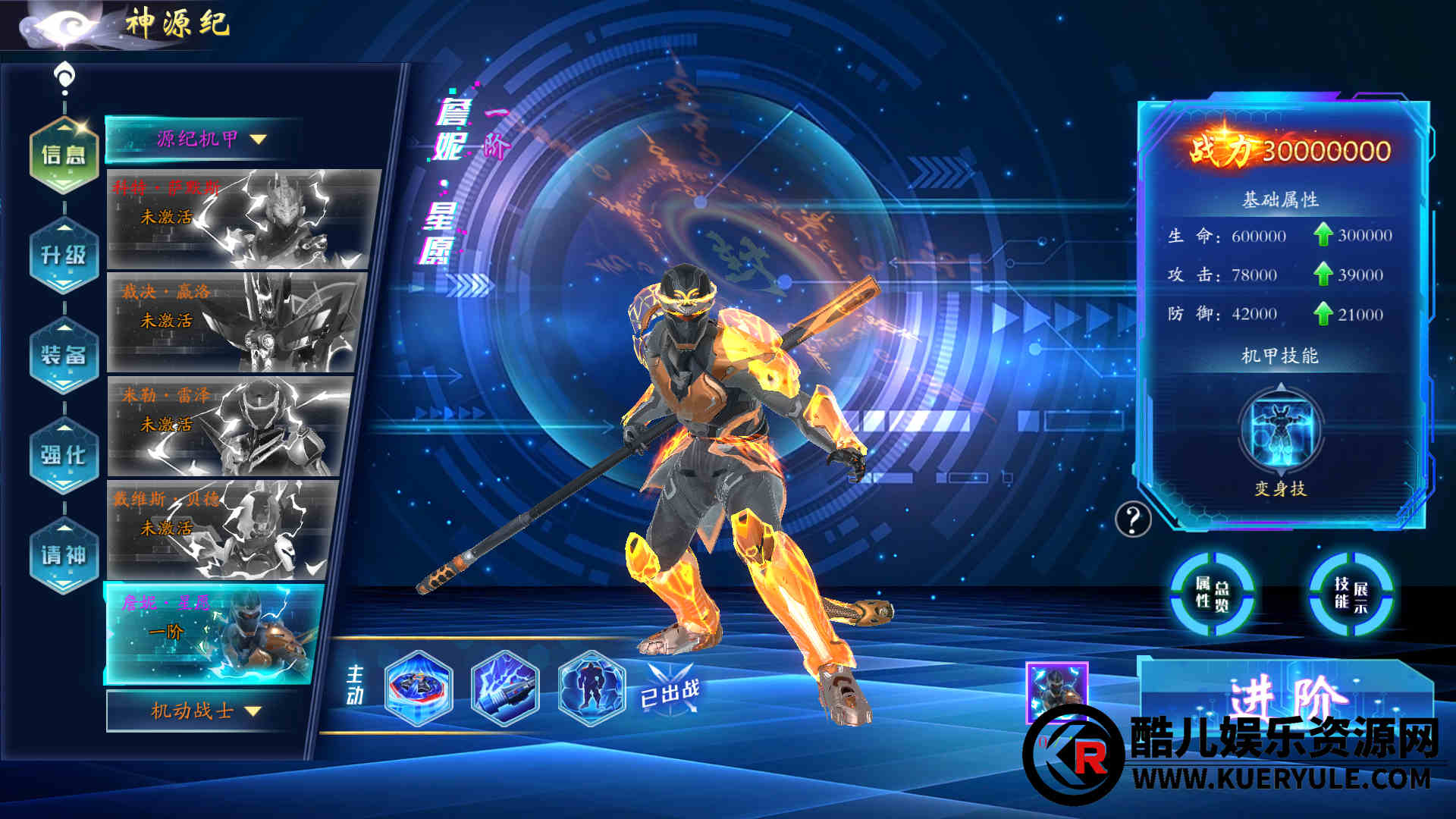Expand the 机动战士 category dropdown
Image resolution: width=1456 pixels, height=819 pixels.
point(205,711)
